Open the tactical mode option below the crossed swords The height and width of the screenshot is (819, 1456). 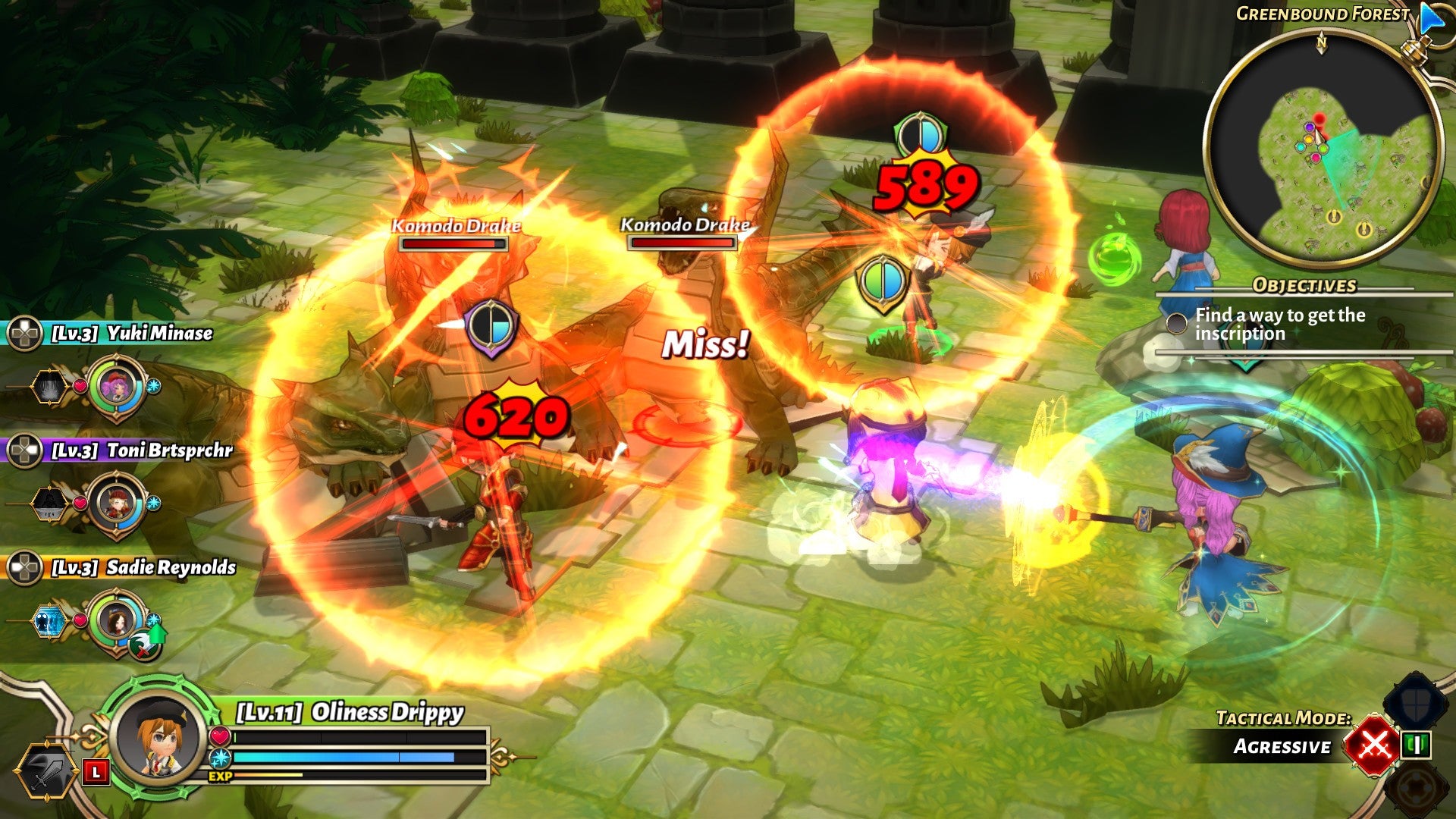(x=1416, y=789)
